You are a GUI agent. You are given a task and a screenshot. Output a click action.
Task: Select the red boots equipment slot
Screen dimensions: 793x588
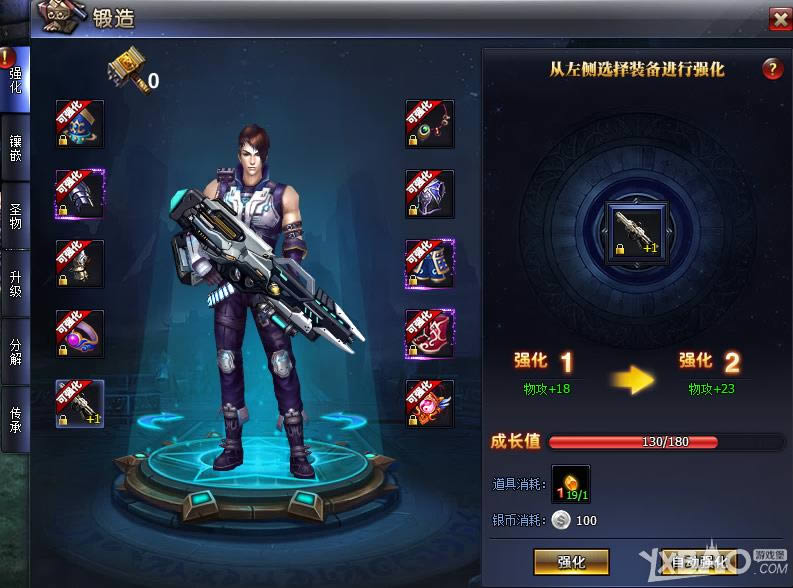(429, 334)
